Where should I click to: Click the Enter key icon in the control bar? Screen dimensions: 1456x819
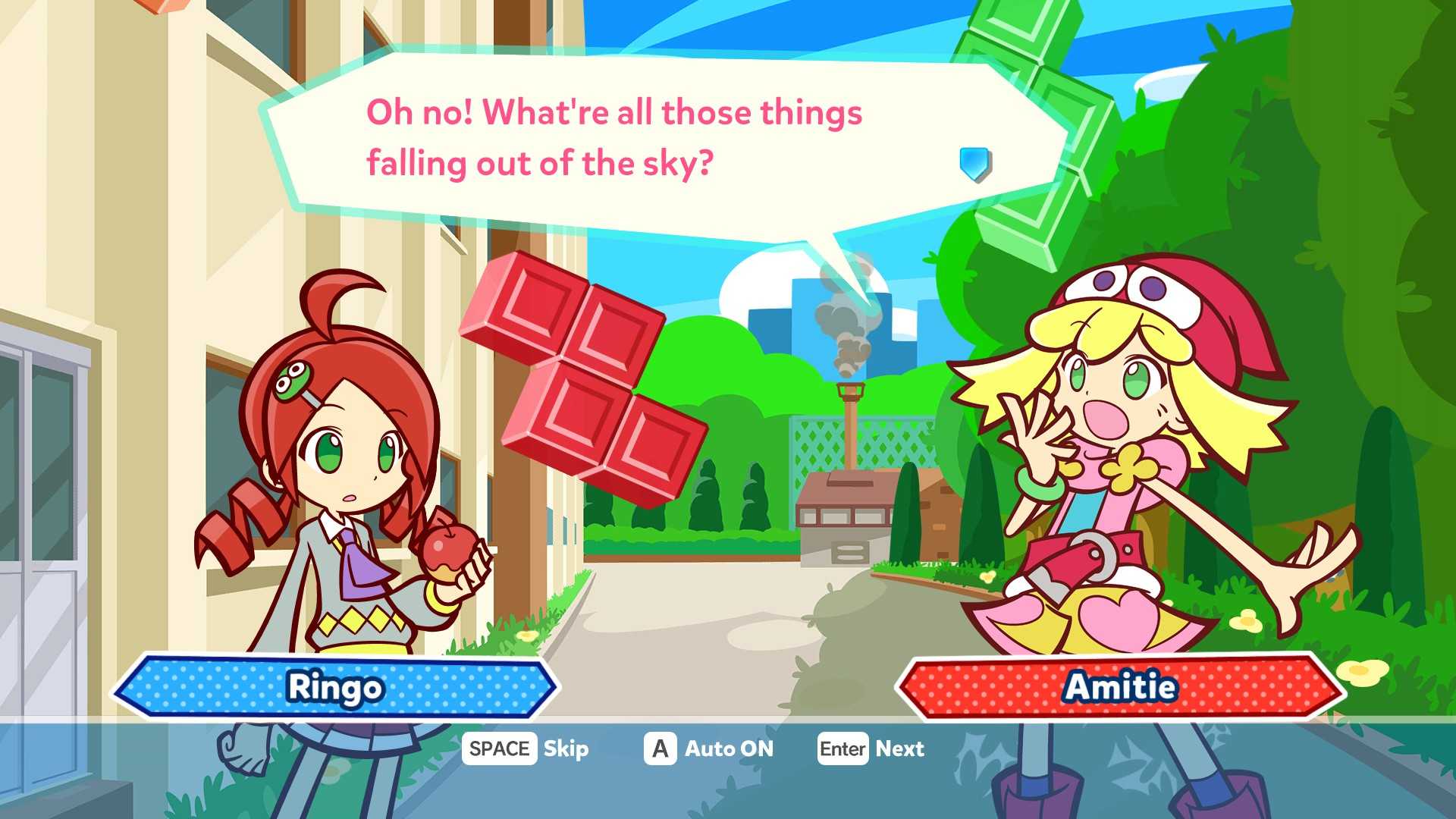coord(842,749)
